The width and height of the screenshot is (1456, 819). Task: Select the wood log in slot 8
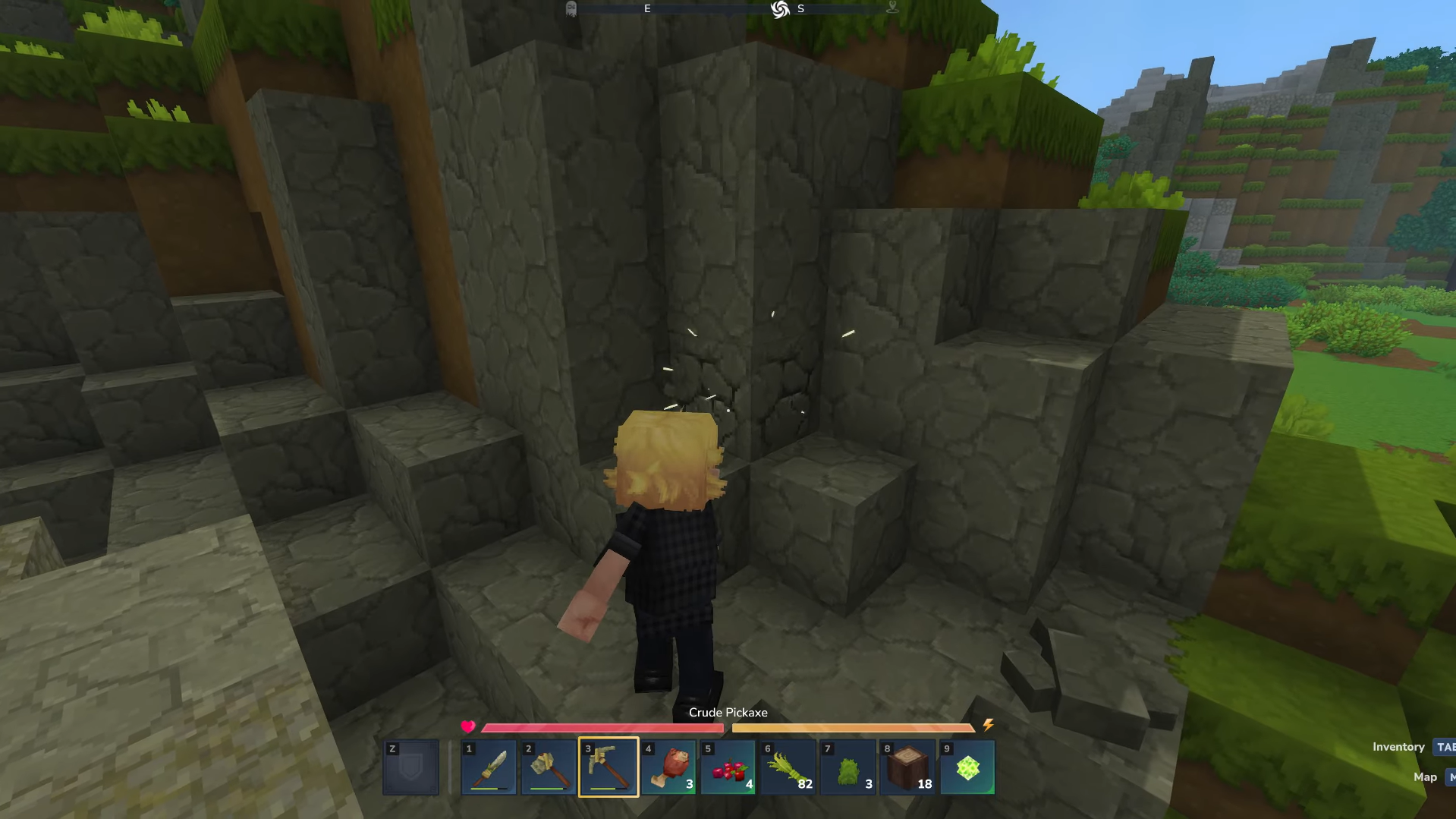coord(907,767)
